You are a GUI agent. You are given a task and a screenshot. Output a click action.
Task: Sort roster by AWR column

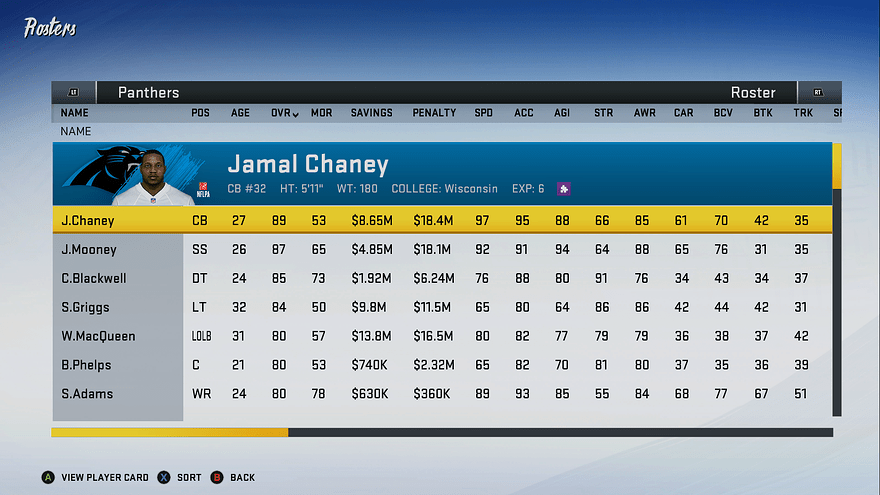point(644,113)
